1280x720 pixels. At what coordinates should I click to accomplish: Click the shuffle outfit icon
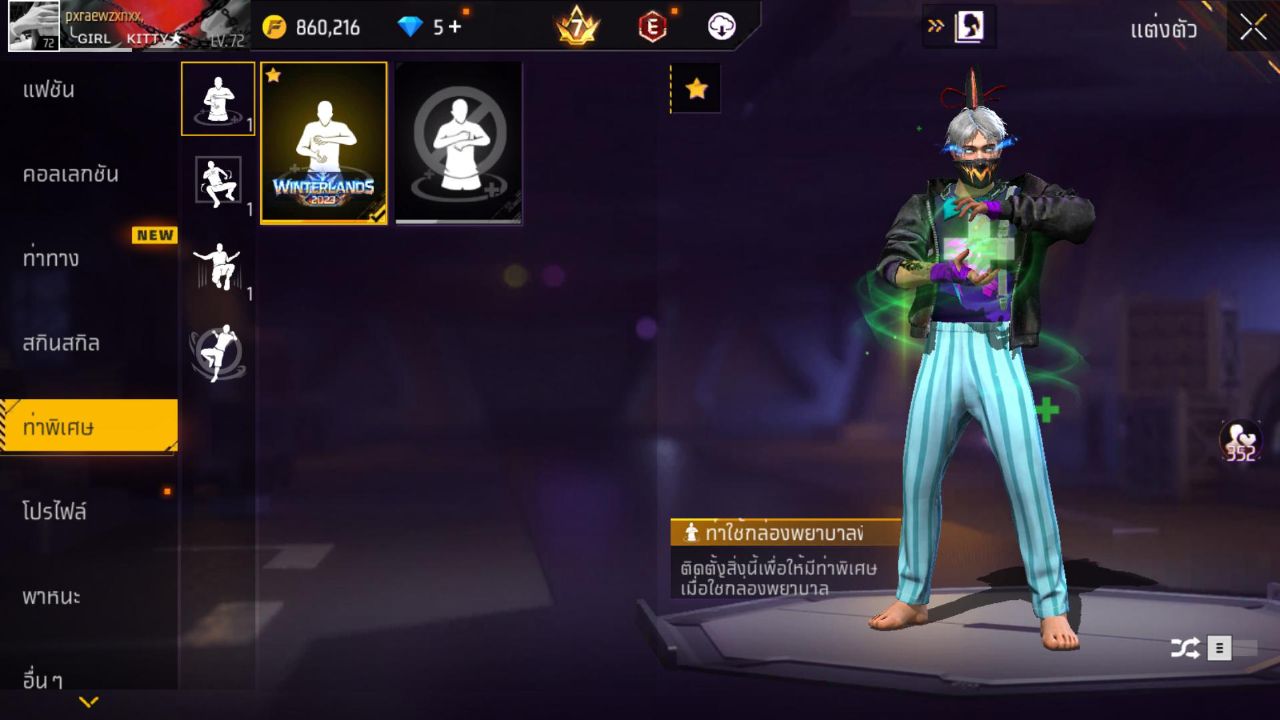coord(1184,647)
